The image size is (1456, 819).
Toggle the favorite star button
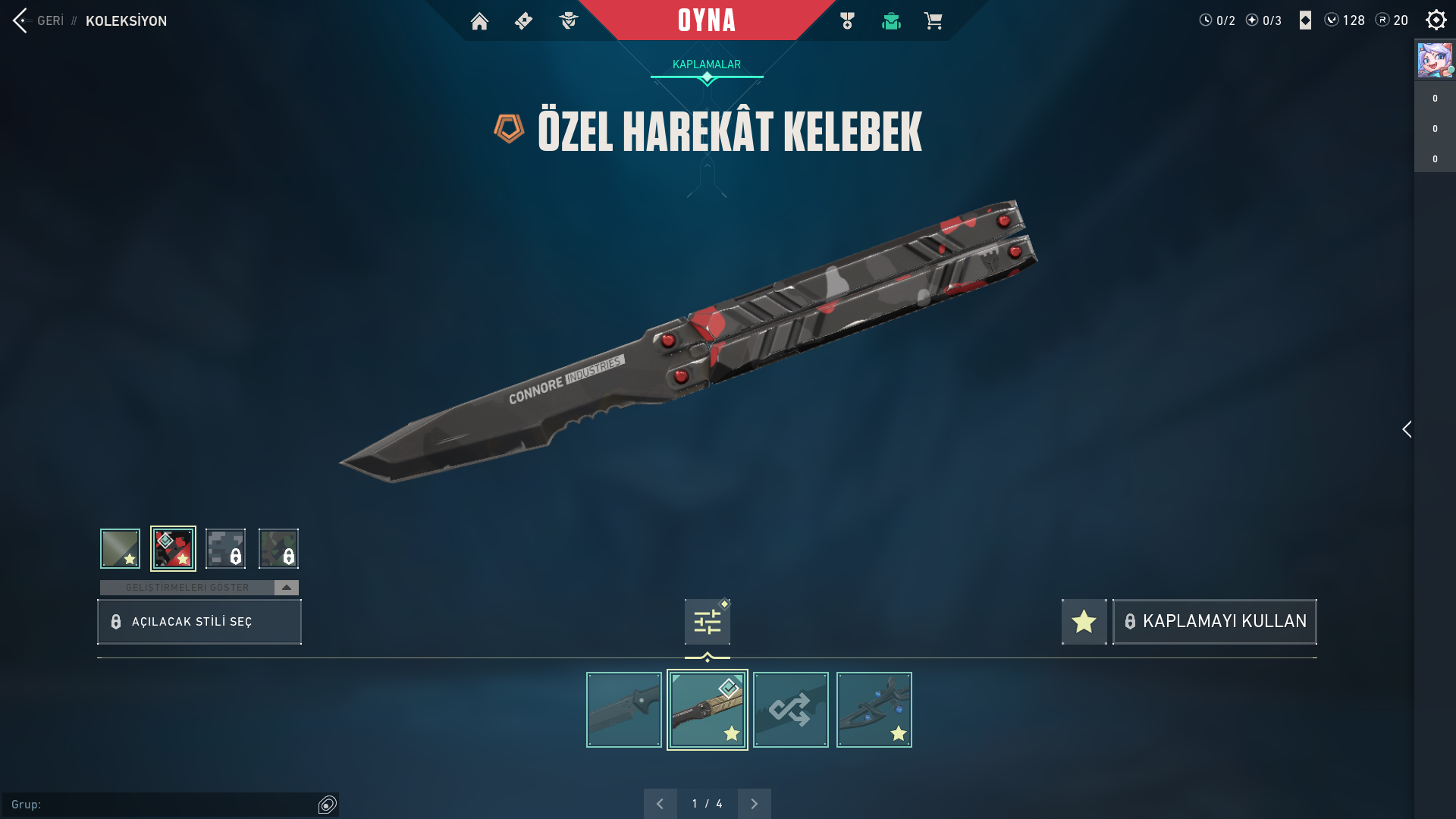click(1084, 622)
